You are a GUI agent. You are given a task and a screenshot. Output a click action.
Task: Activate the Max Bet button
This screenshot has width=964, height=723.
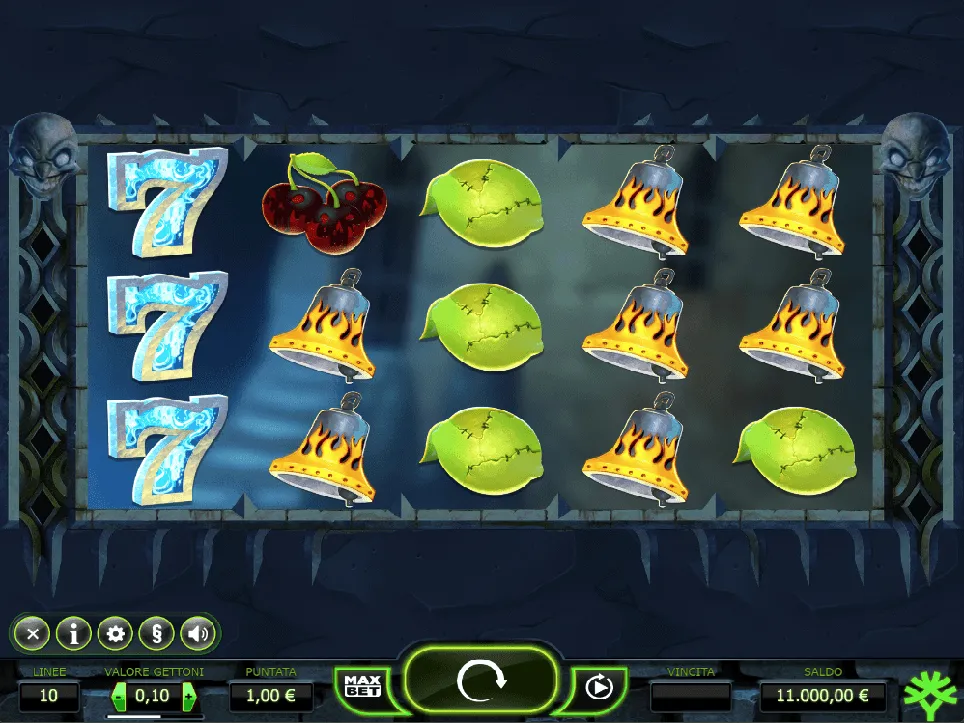(x=363, y=686)
